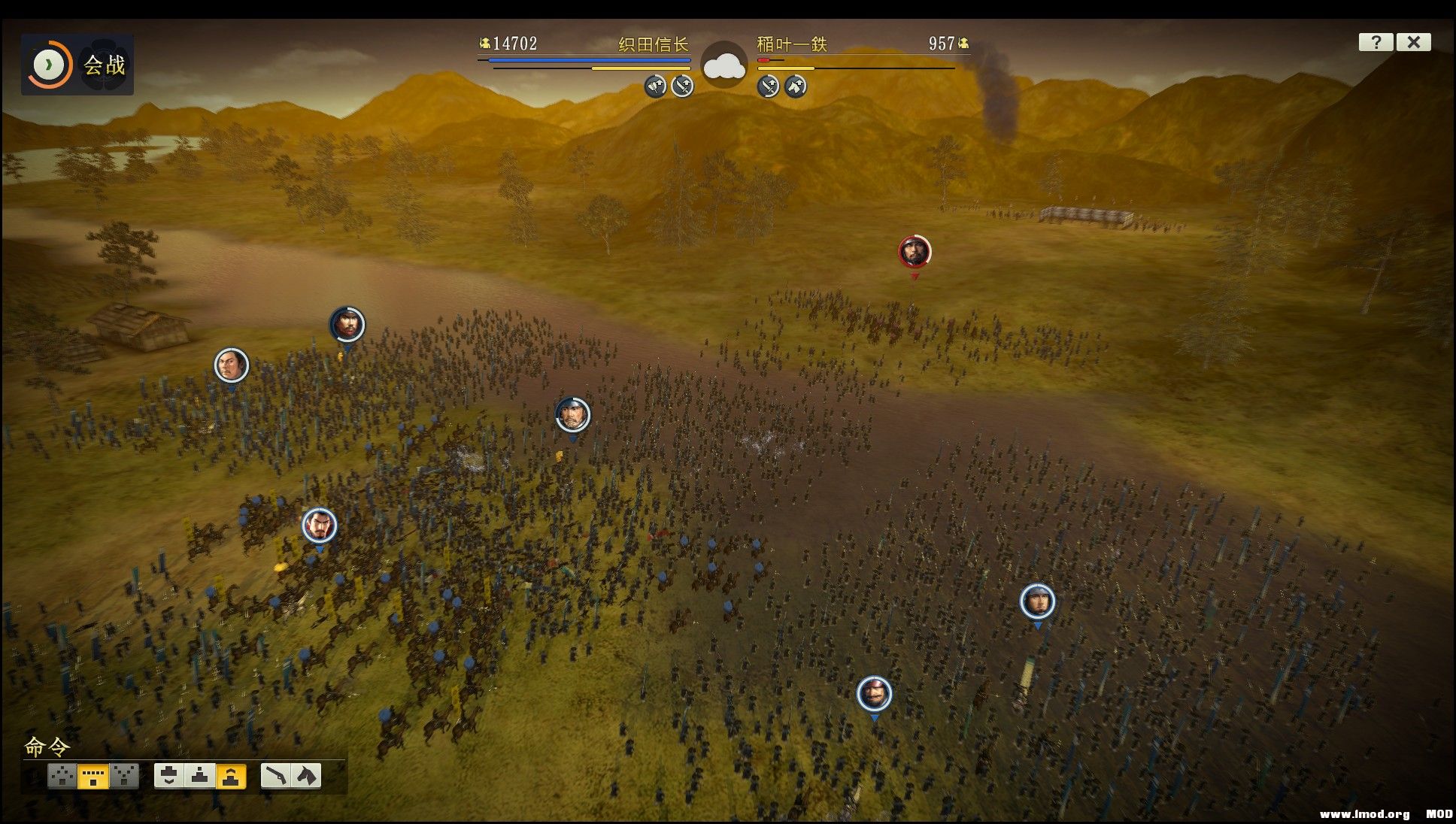Open the help button marked with a question mark
The image size is (1456, 824).
click(x=1376, y=42)
